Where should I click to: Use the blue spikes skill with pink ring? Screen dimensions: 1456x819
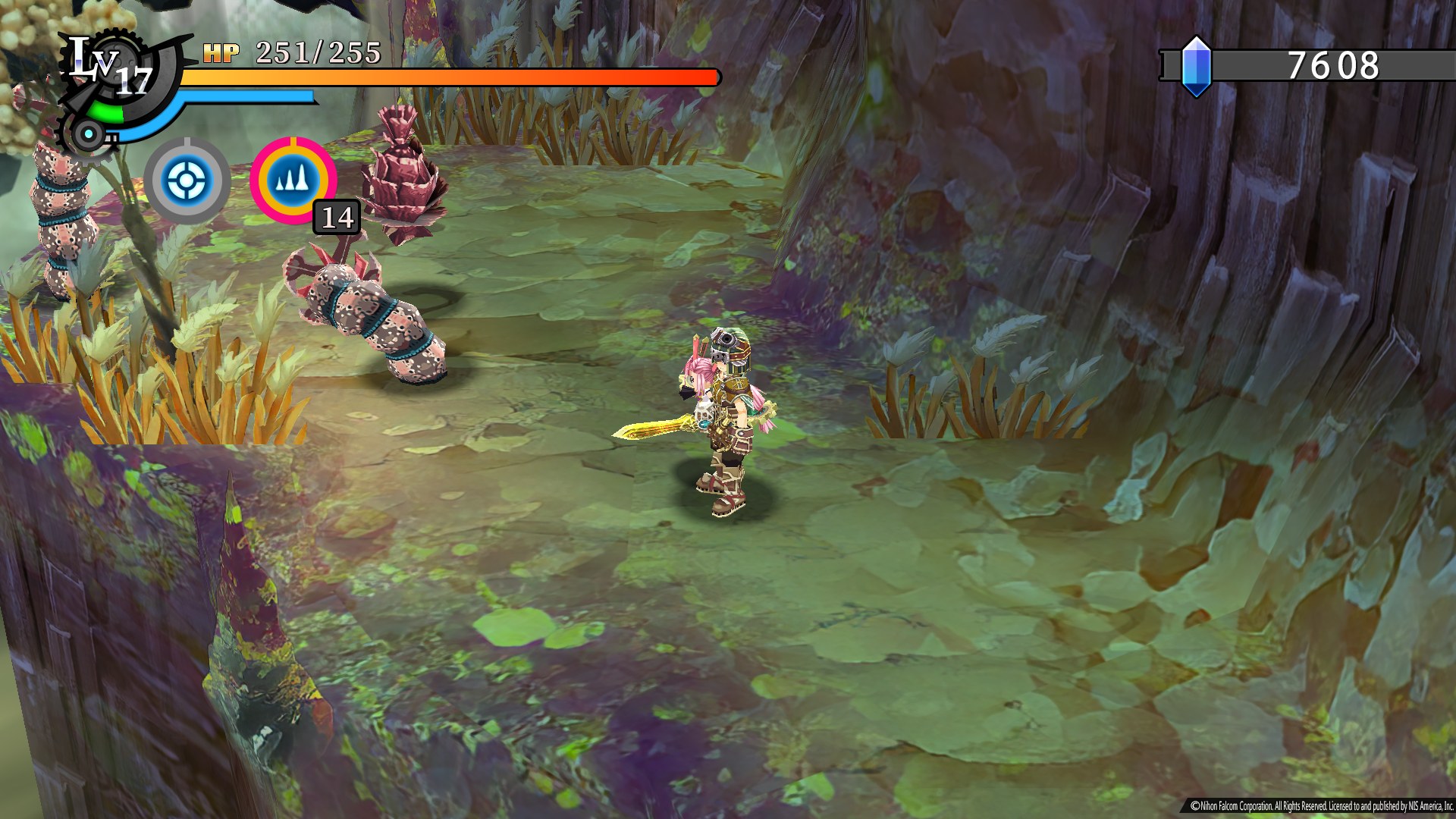293,180
